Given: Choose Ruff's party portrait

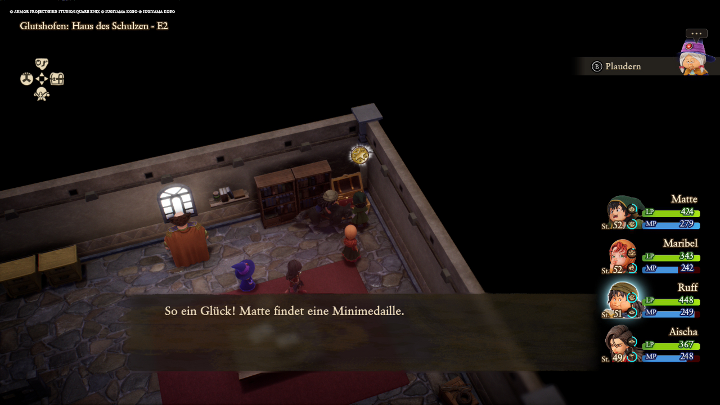Looking at the screenshot, I should [x=621, y=299].
